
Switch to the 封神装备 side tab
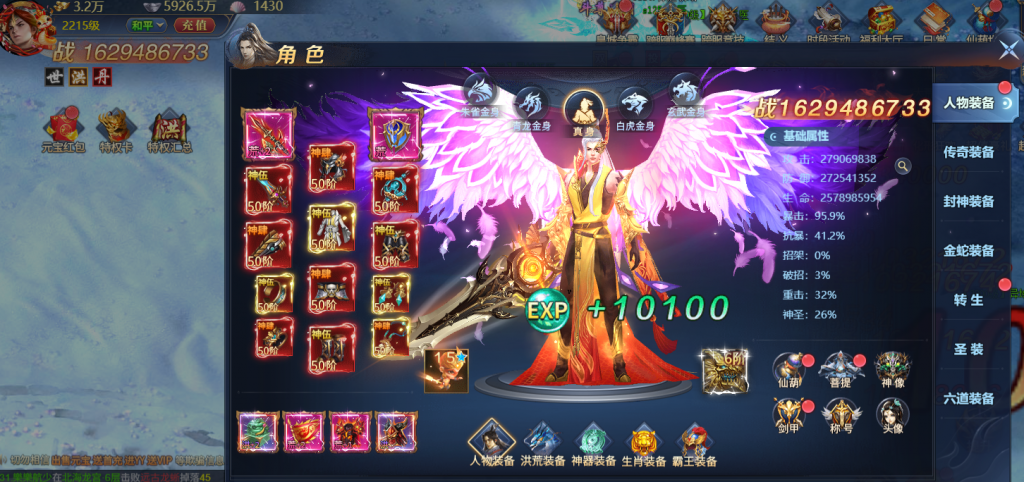(969, 201)
